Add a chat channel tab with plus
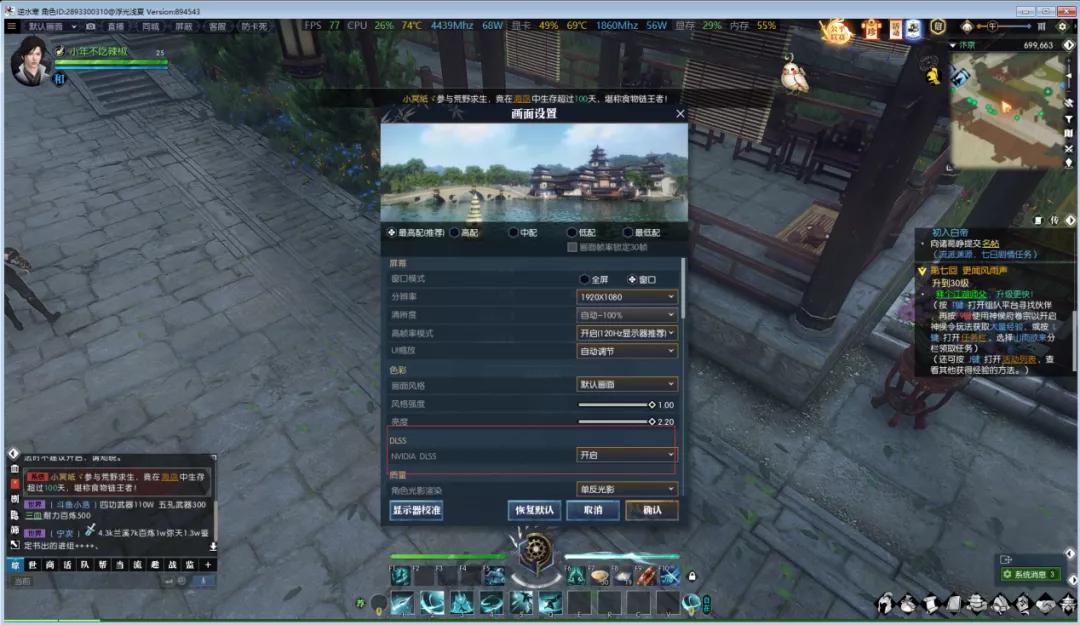Screen dimensions: 1080x625 [207, 565]
